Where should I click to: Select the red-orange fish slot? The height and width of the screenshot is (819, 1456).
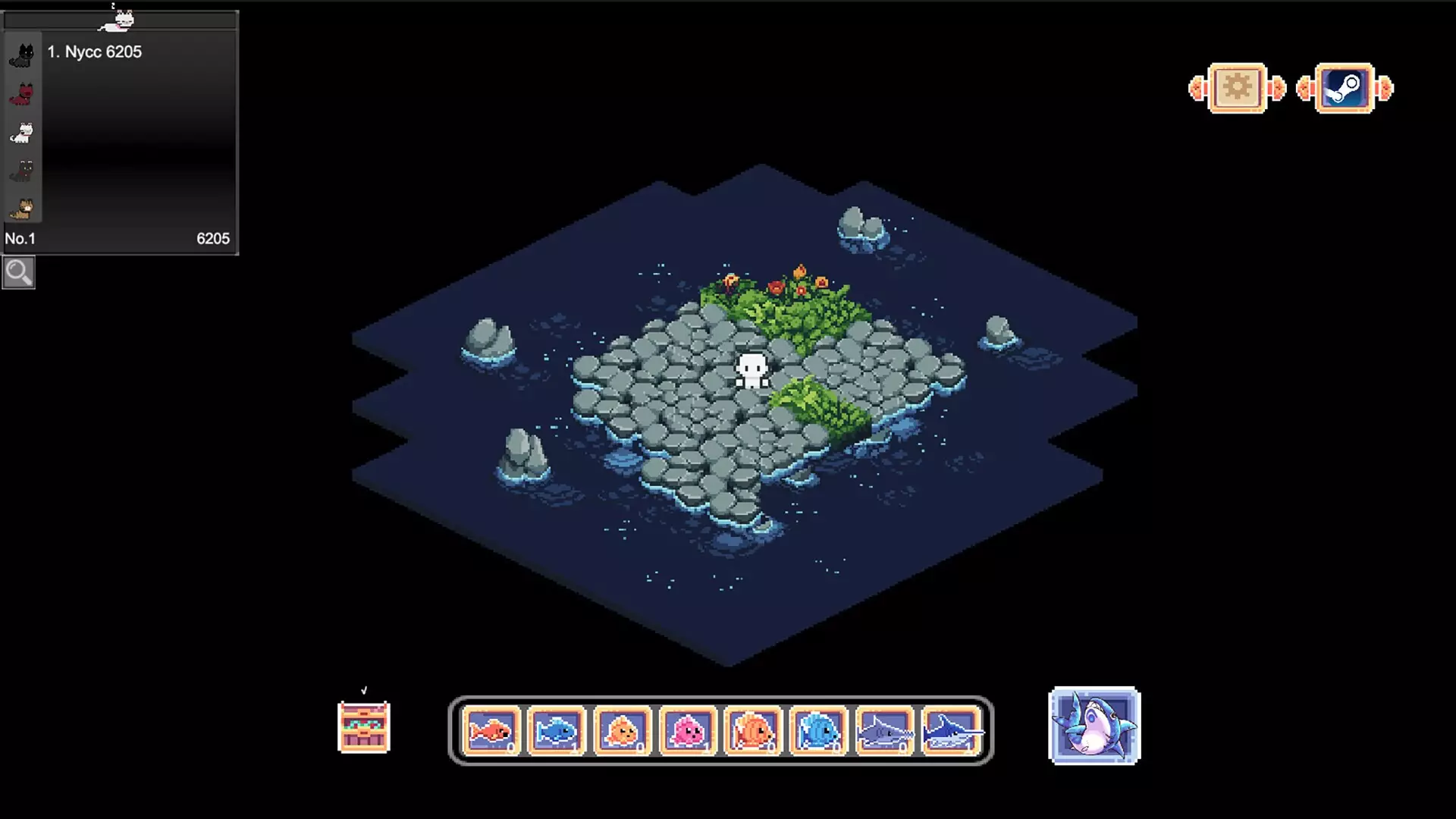491,731
